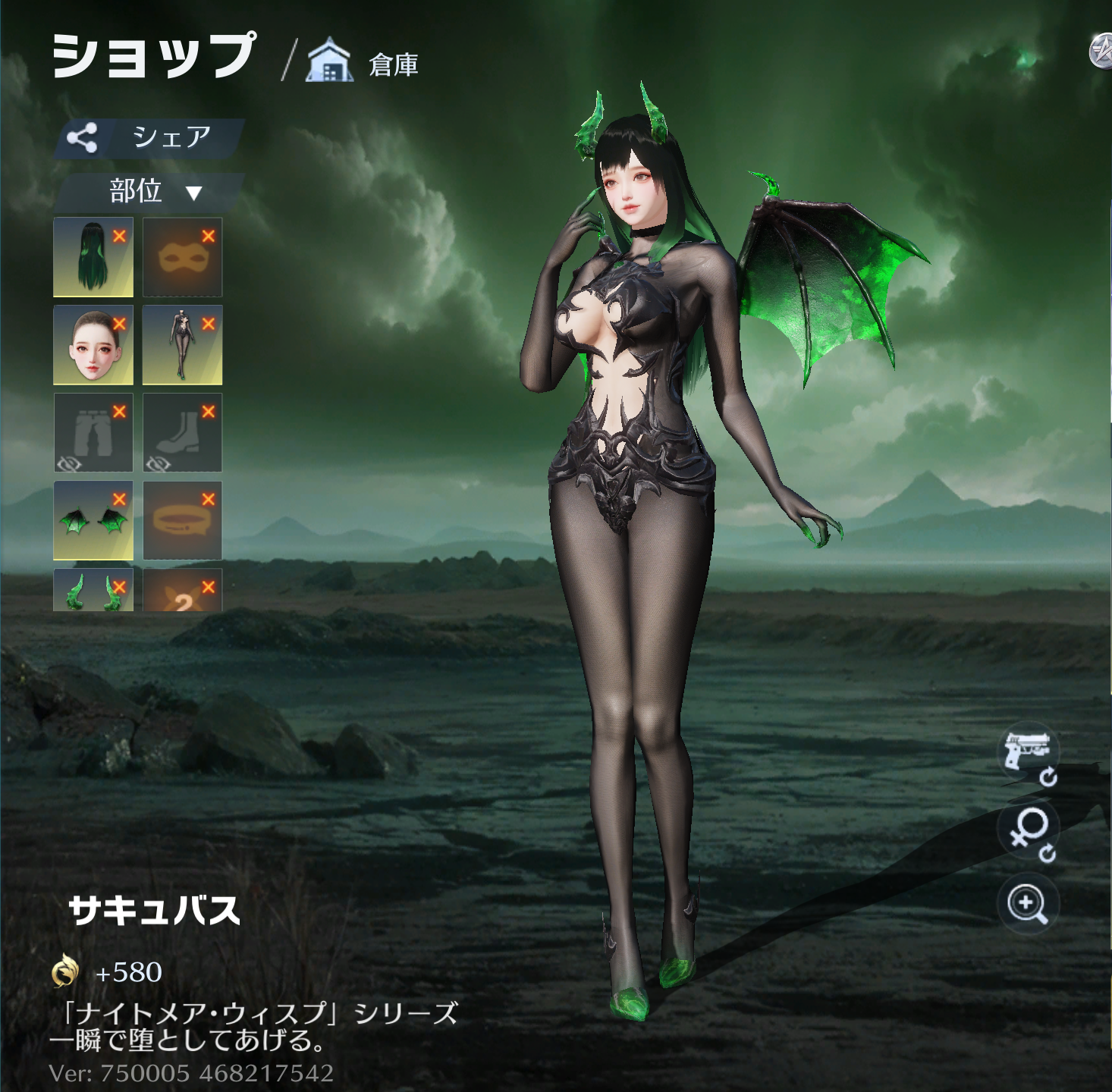Expand the 部位 dropdown

point(152,192)
